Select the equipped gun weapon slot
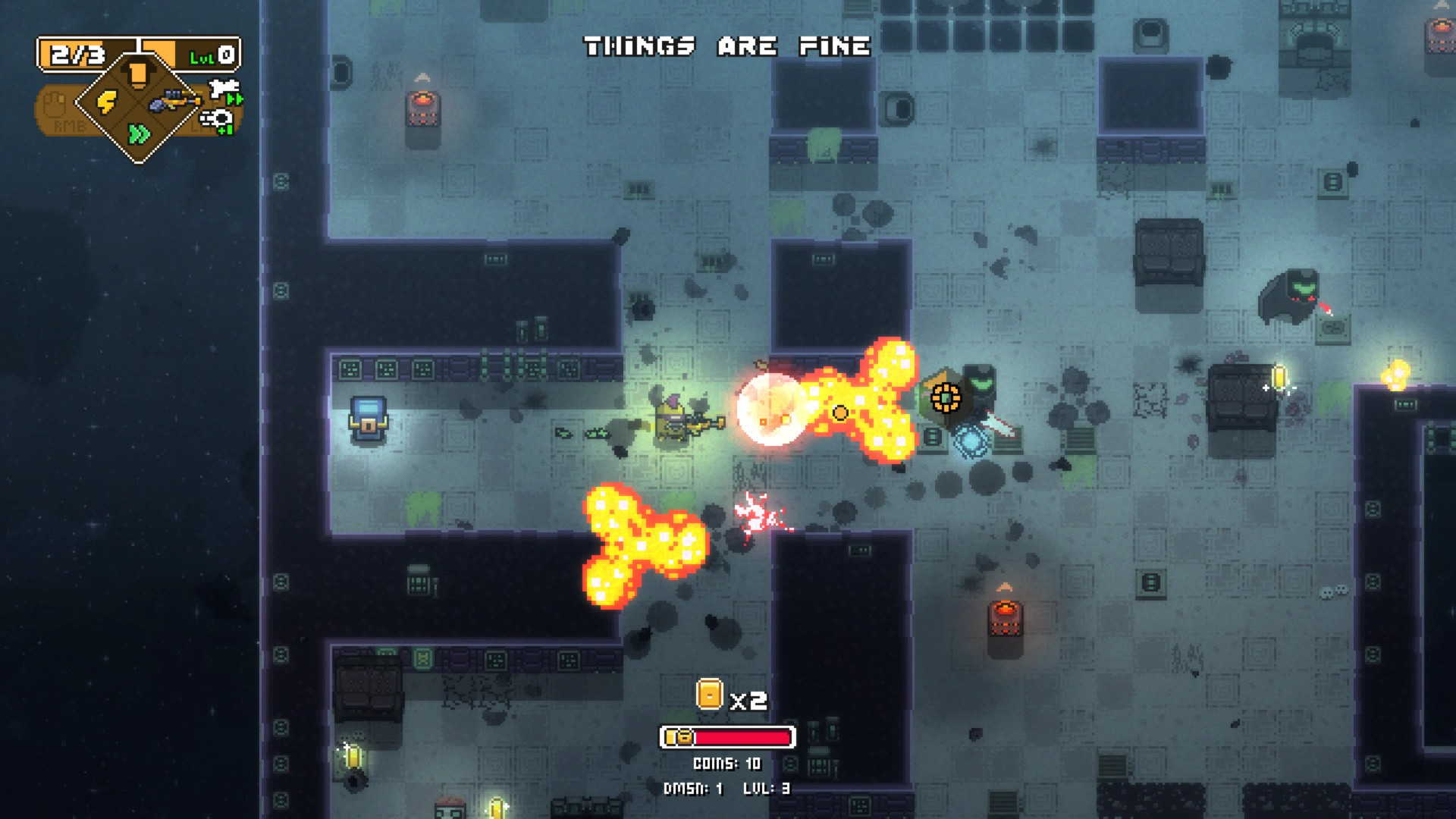1456x819 pixels. pyautogui.click(x=174, y=100)
